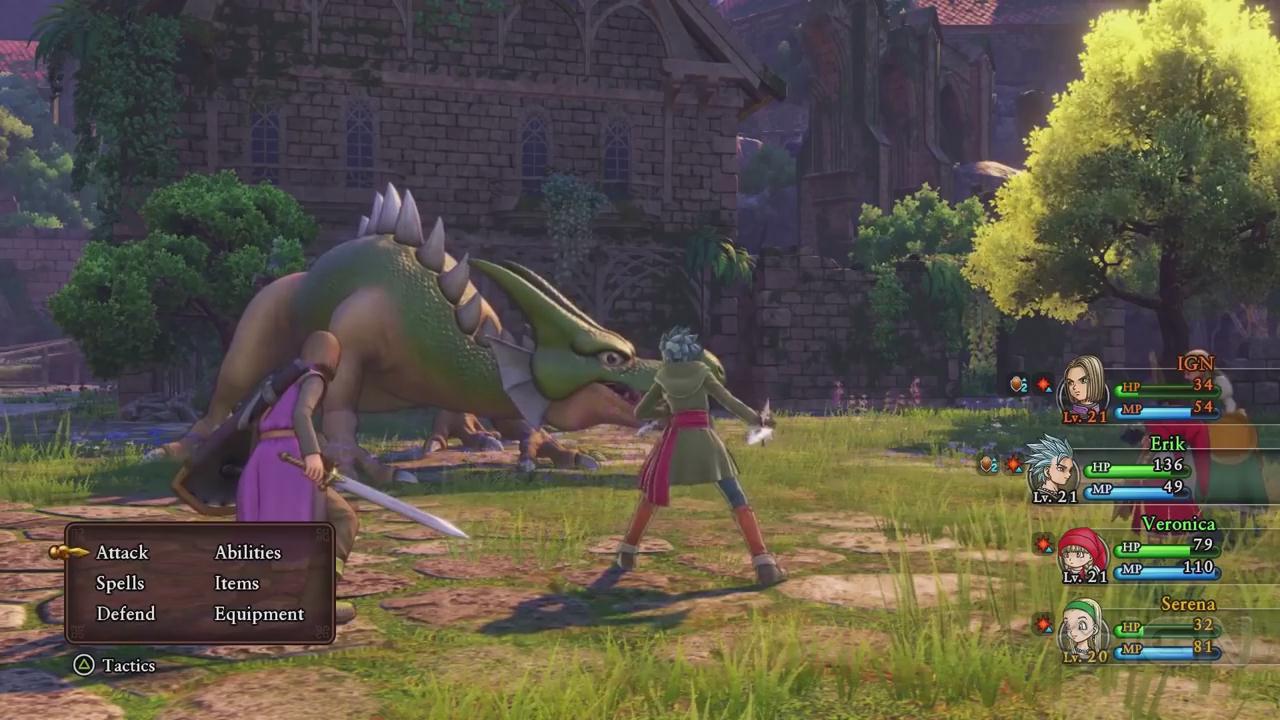
Task: Click the red star icon left of IGN's portrait
Action: click(x=1044, y=384)
